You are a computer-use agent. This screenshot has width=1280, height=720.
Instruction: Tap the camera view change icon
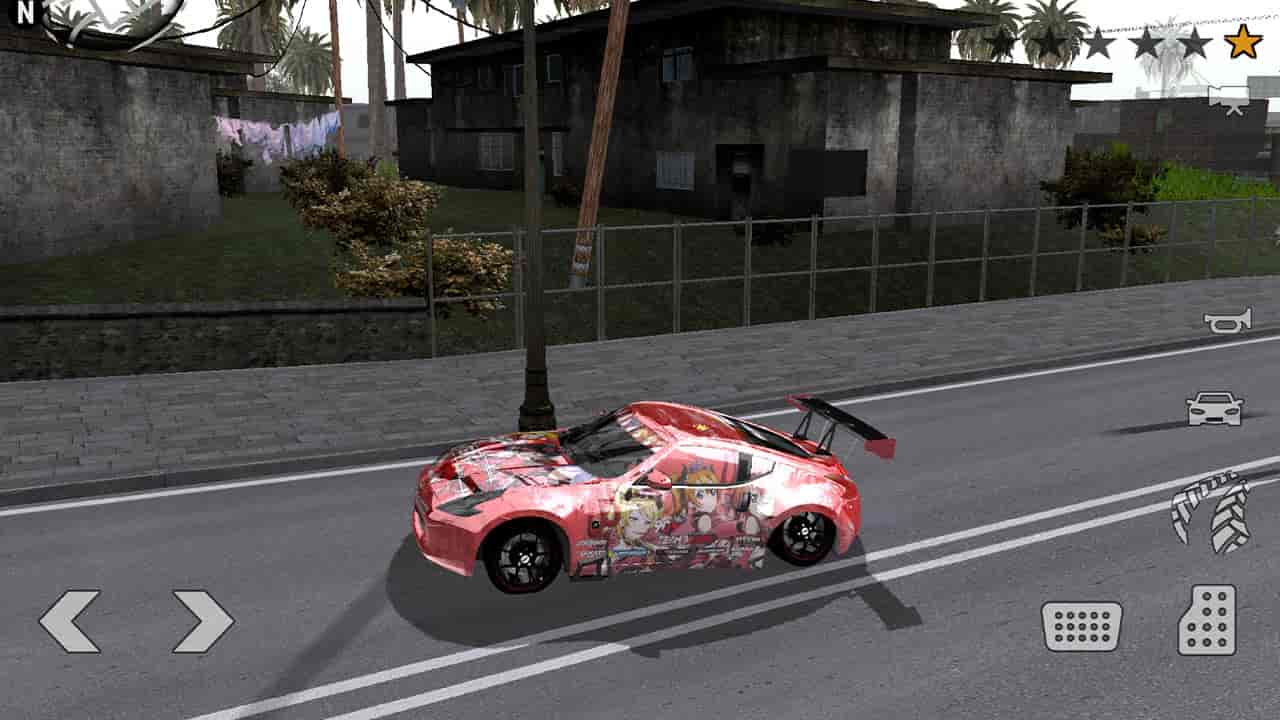[x=1230, y=98]
